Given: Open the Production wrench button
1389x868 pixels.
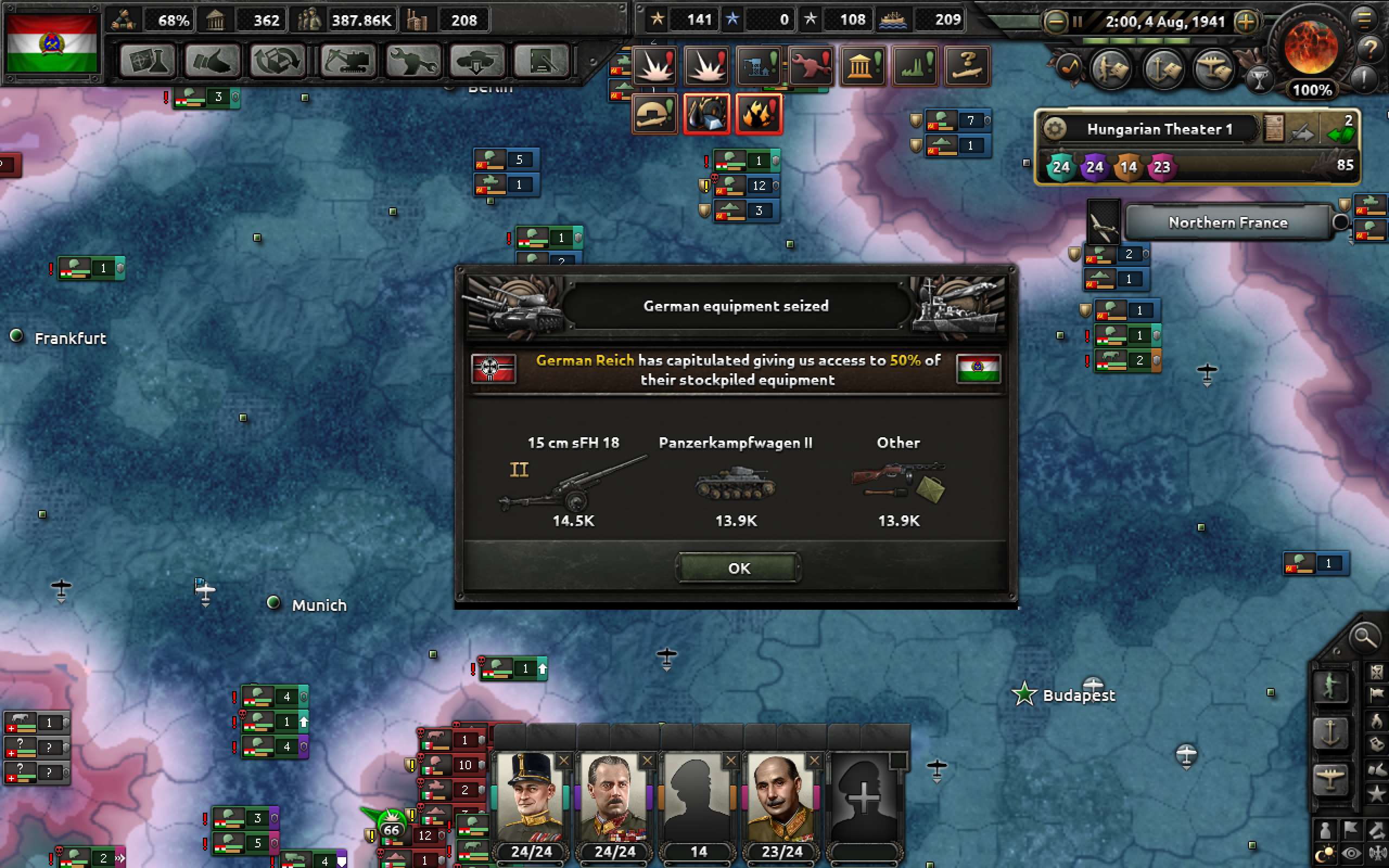Looking at the screenshot, I should pos(413,61).
